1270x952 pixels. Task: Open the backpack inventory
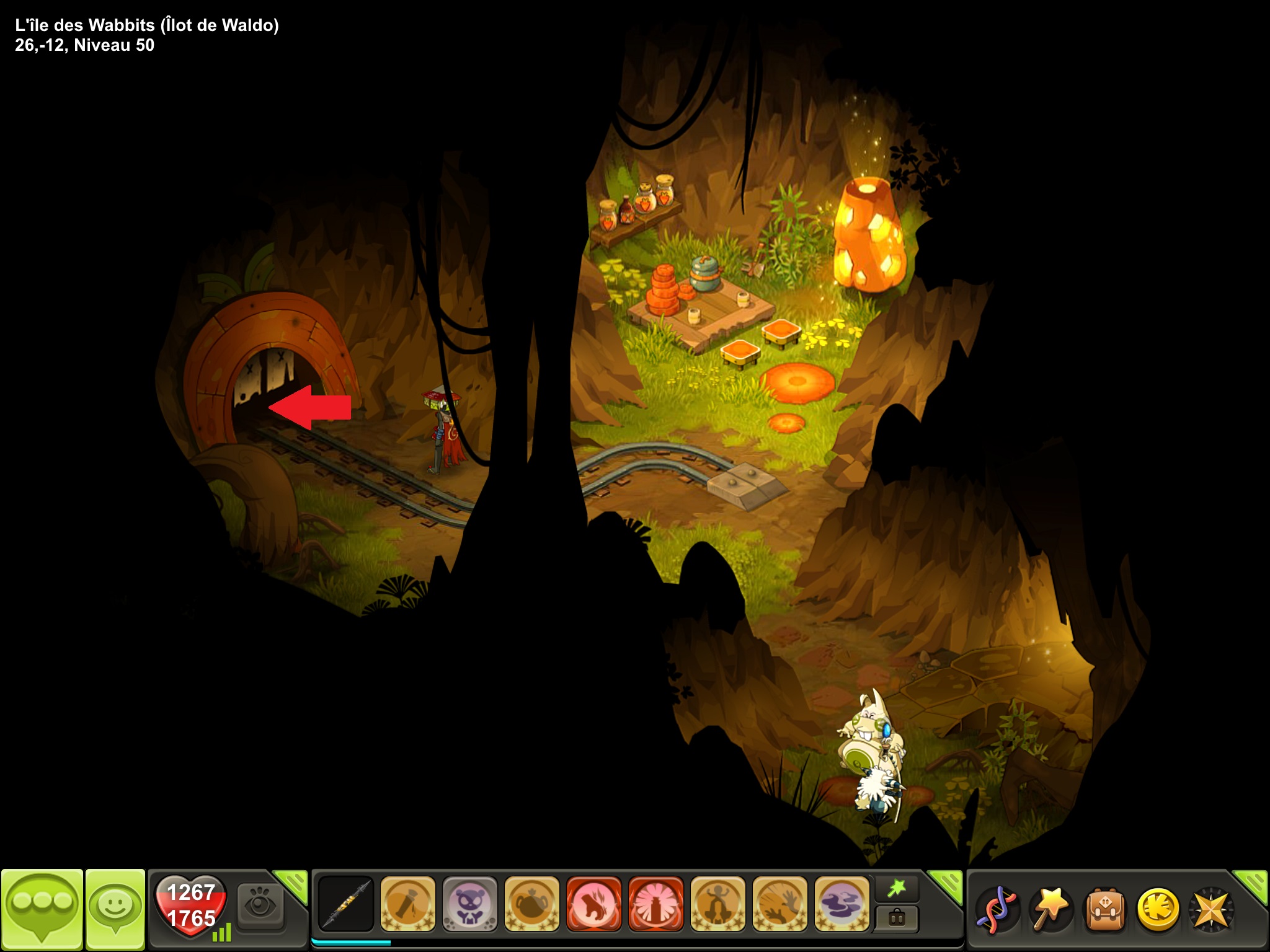1104,910
